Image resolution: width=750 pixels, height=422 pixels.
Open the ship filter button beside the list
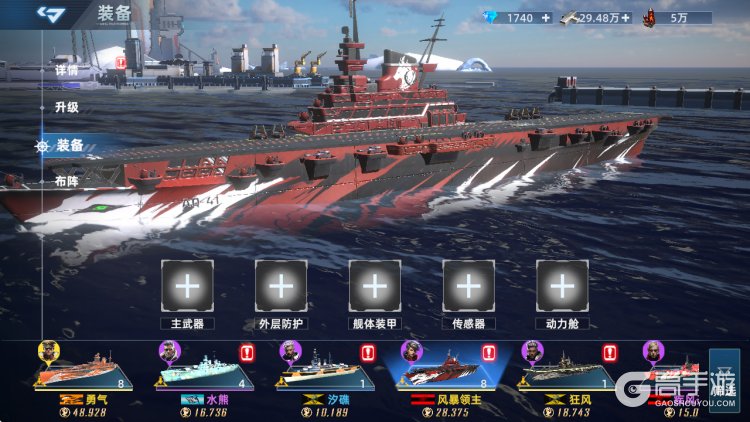[x=723, y=378]
